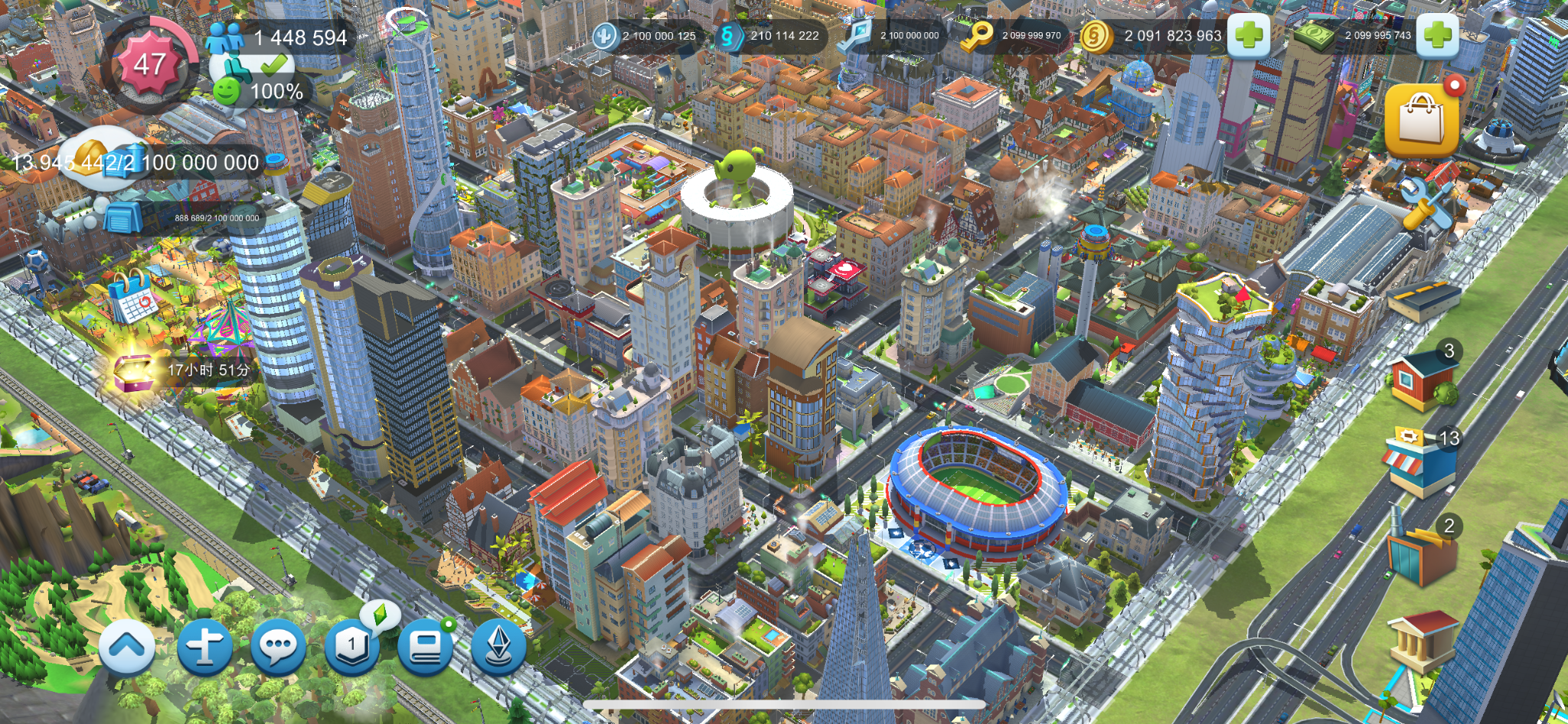The width and height of the screenshot is (1568, 724).
Task: Tap the glowing treasure chest timer
Action: (136, 371)
